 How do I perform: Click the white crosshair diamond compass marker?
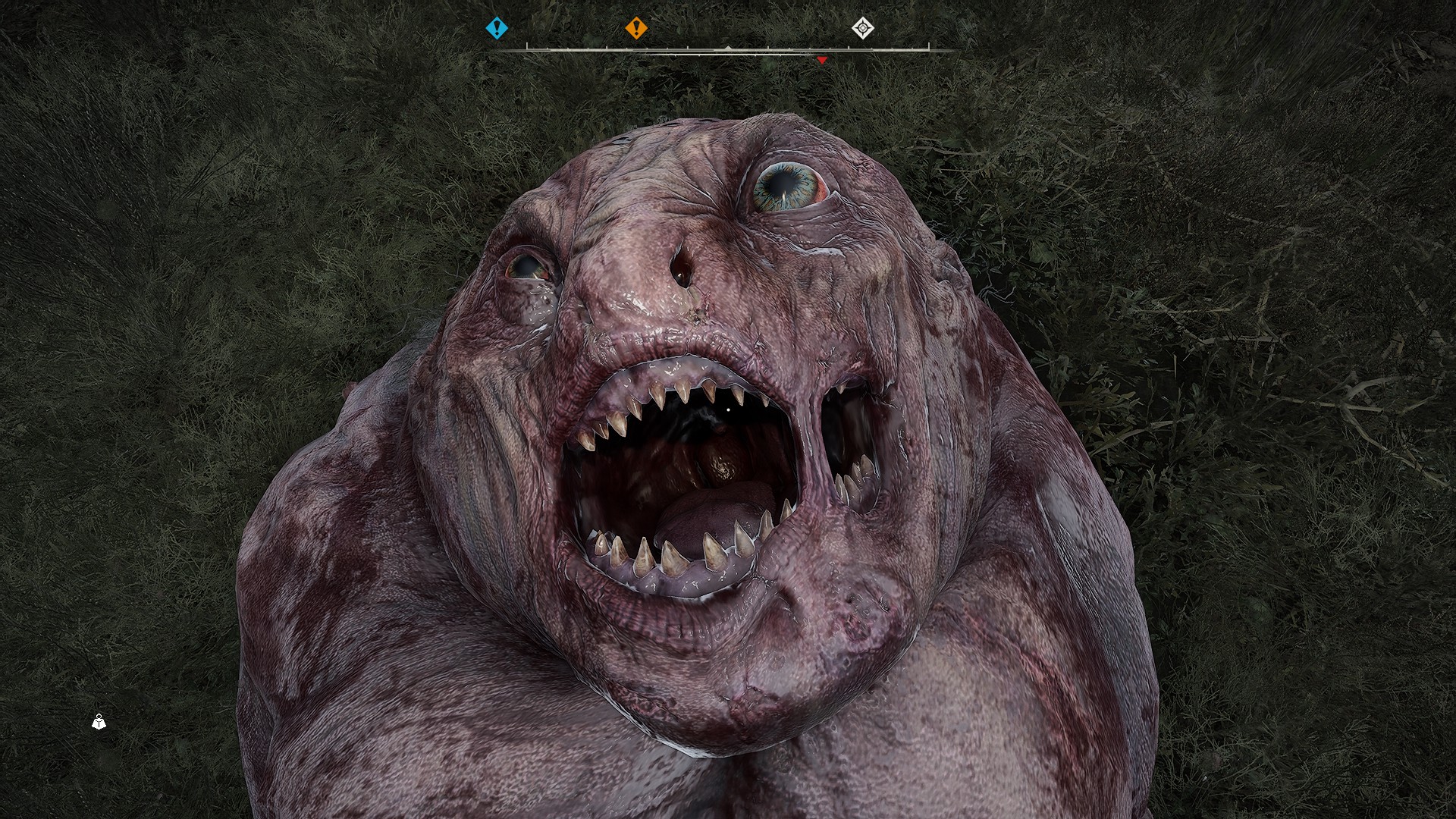tap(862, 29)
